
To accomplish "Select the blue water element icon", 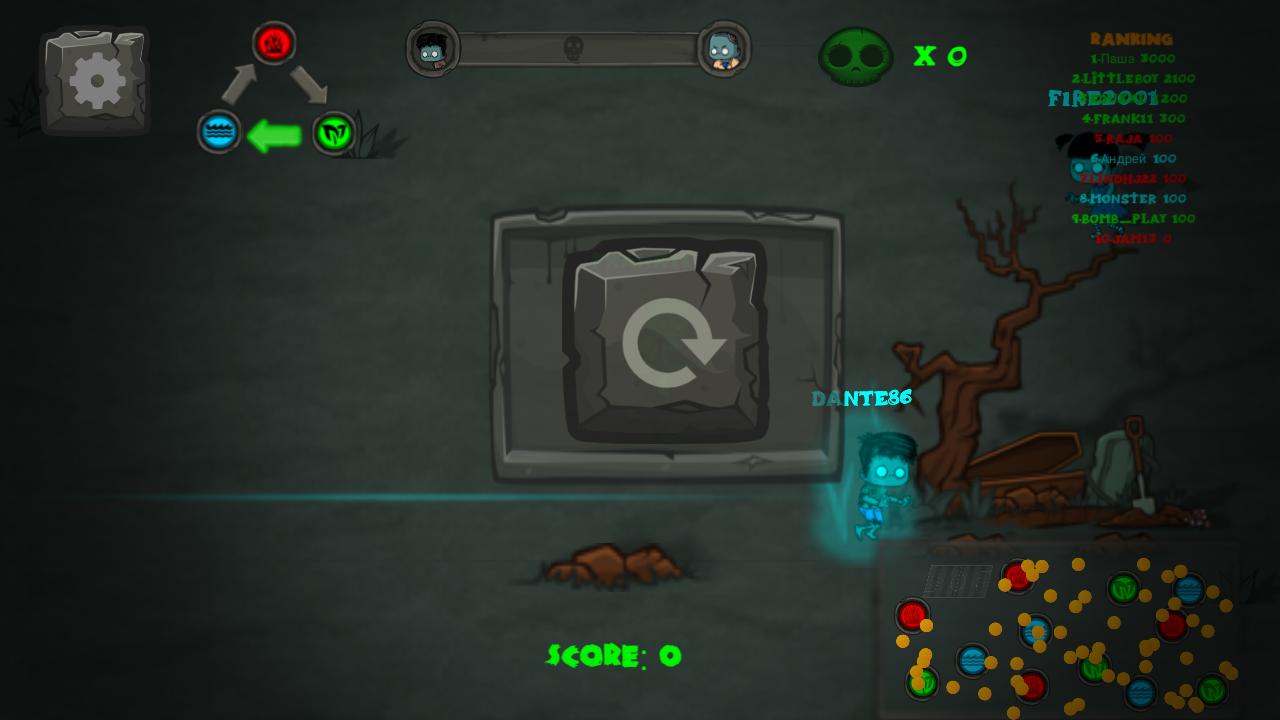I will [219, 132].
